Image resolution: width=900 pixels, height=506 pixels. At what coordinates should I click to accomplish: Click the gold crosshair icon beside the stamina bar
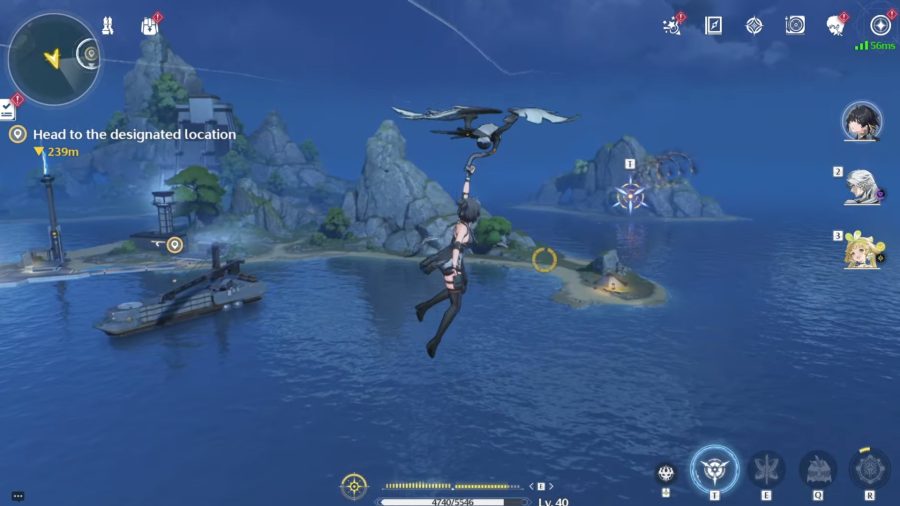point(354,486)
